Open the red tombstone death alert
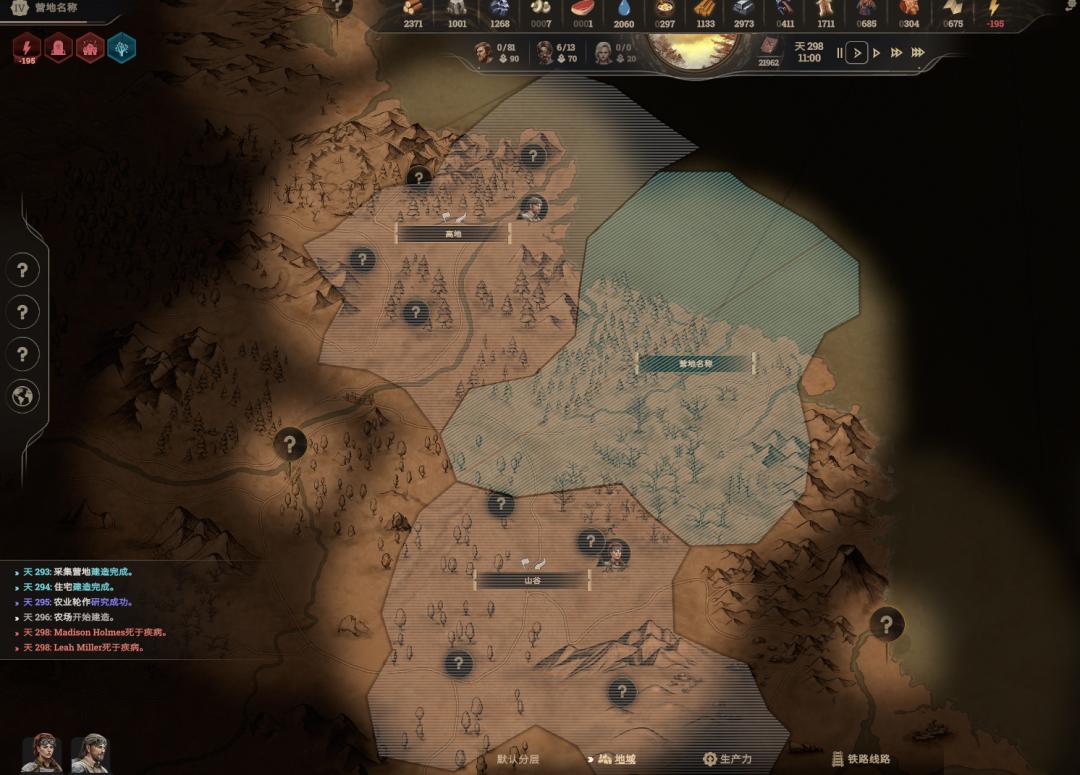 pos(59,47)
